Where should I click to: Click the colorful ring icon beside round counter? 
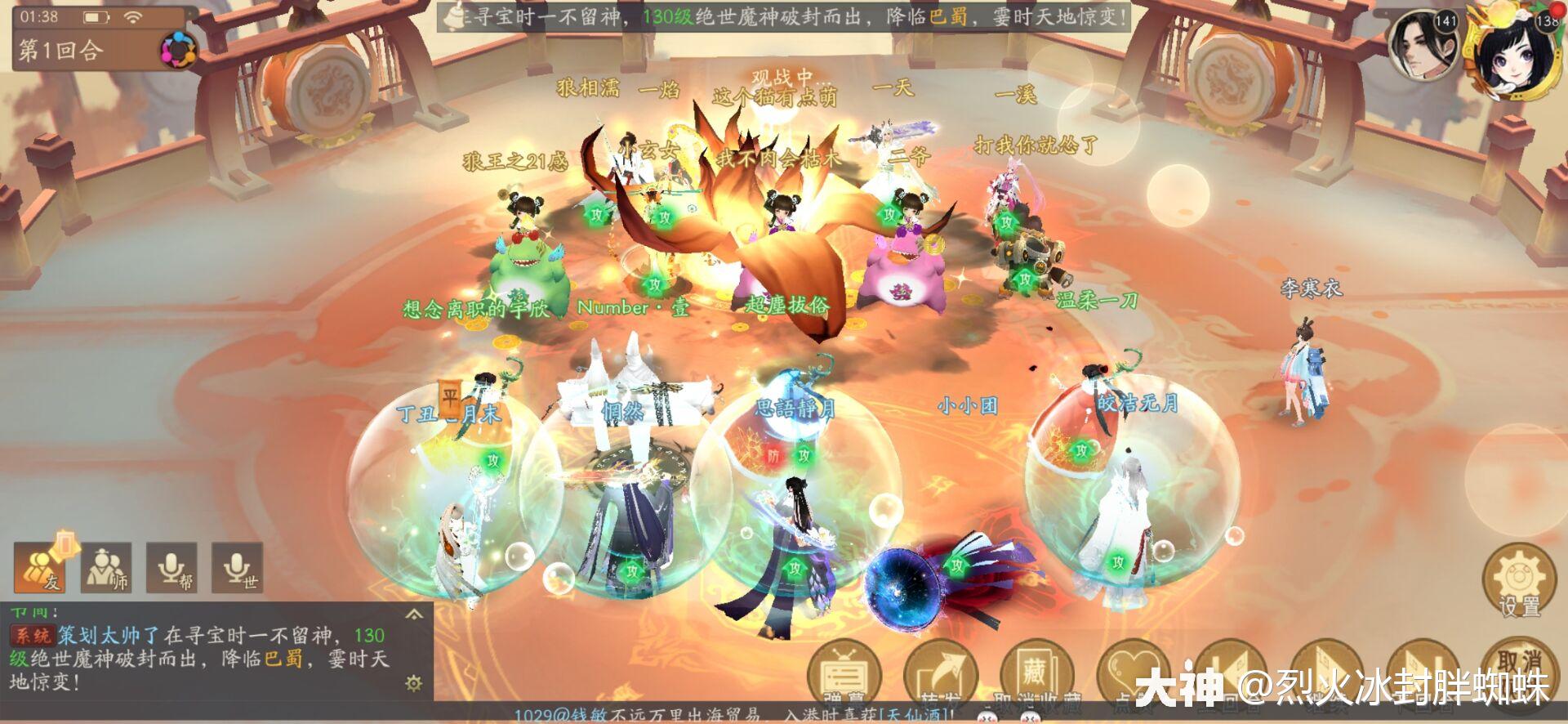(x=177, y=51)
